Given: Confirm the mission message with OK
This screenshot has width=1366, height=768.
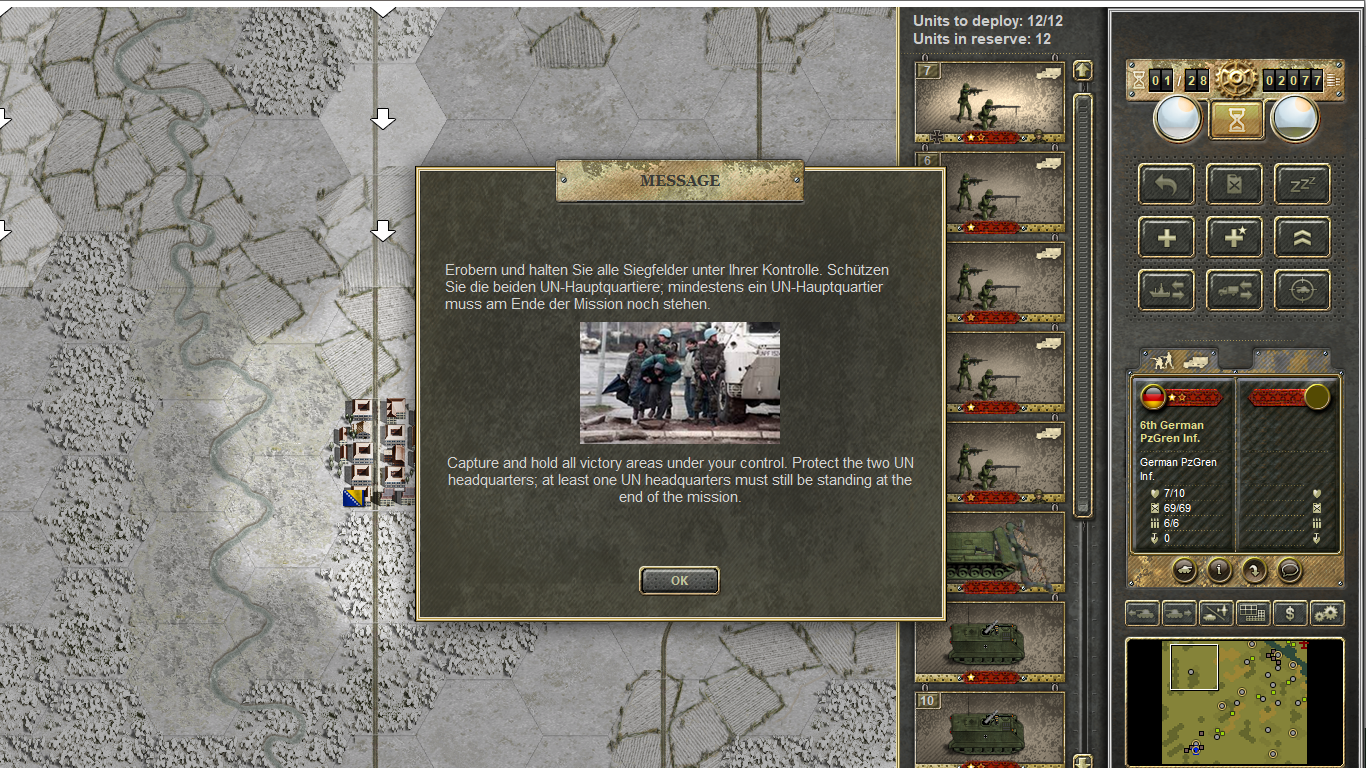Looking at the screenshot, I should click(x=679, y=580).
